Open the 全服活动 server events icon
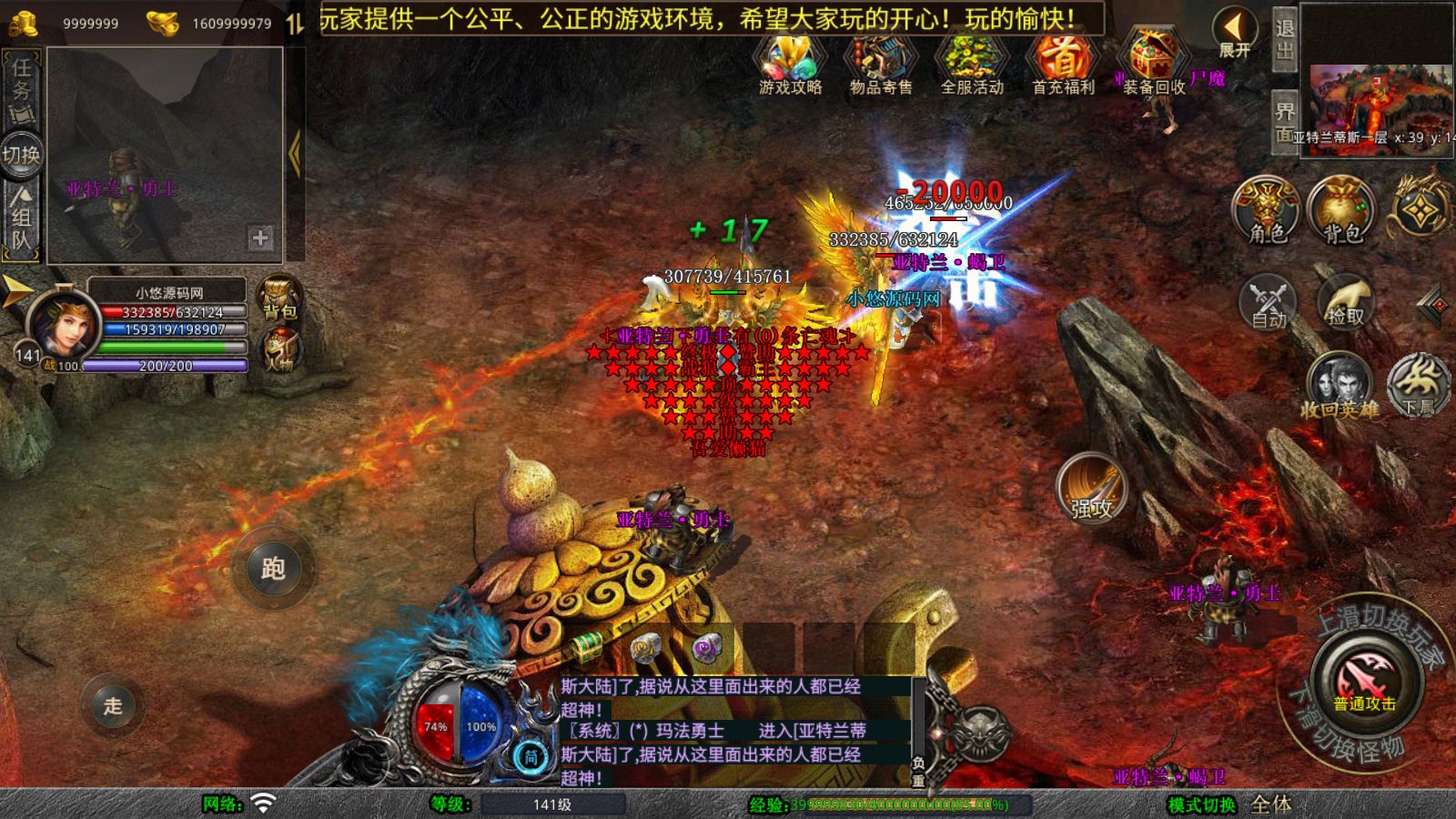The image size is (1456, 819). tap(971, 62)
